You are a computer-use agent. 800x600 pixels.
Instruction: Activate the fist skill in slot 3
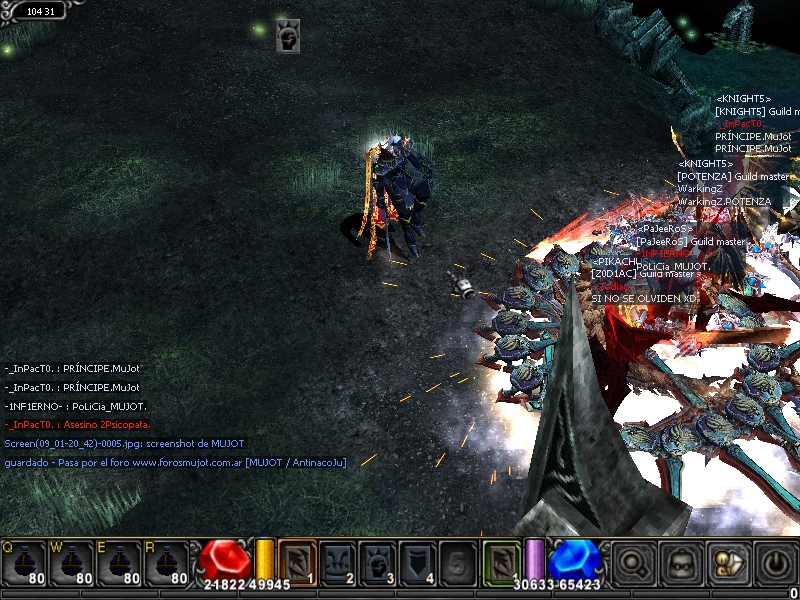pos(378,563)
